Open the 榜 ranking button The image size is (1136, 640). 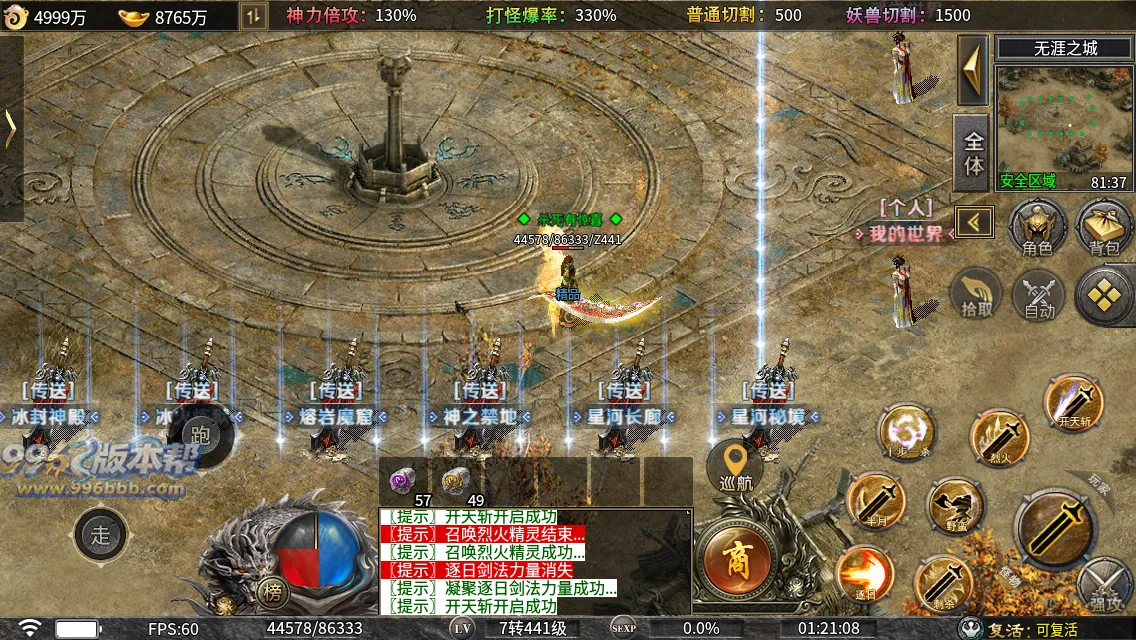click(271, 590)
